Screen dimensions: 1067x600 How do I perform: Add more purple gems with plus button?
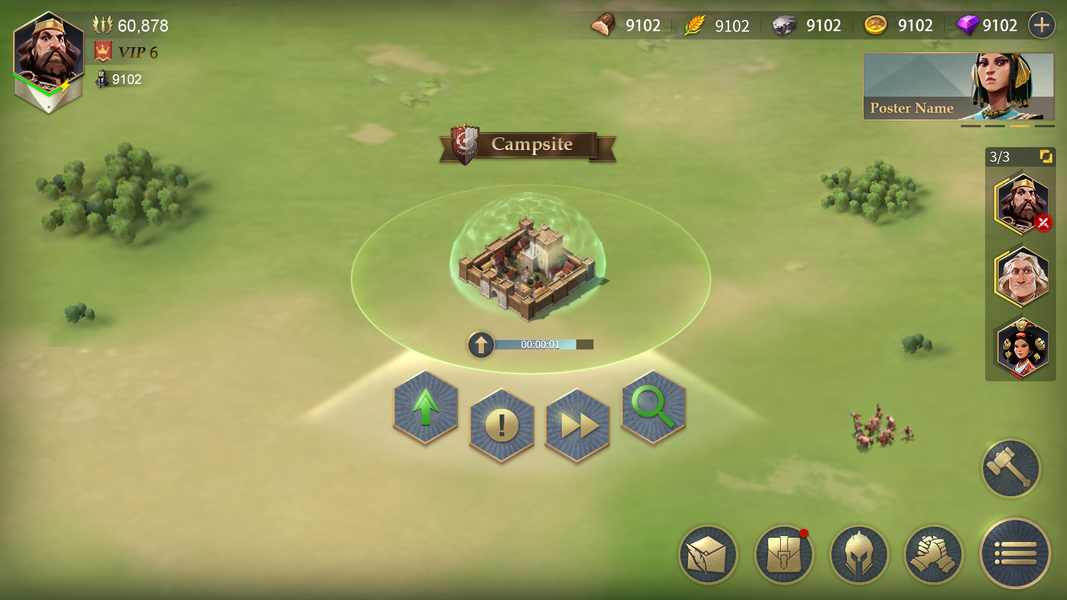(x=1042, y=25)
